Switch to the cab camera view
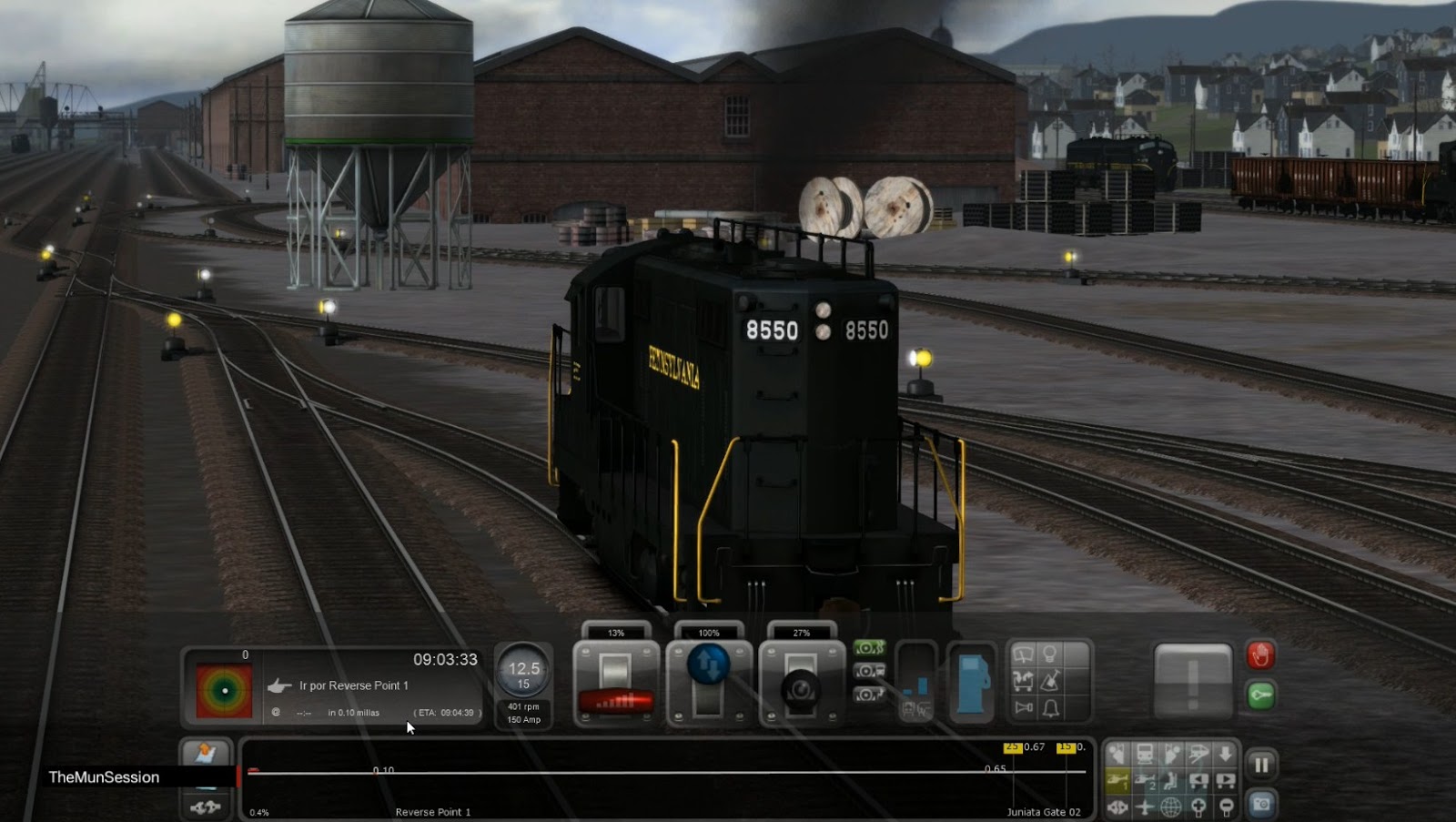 coord(1117,752)
